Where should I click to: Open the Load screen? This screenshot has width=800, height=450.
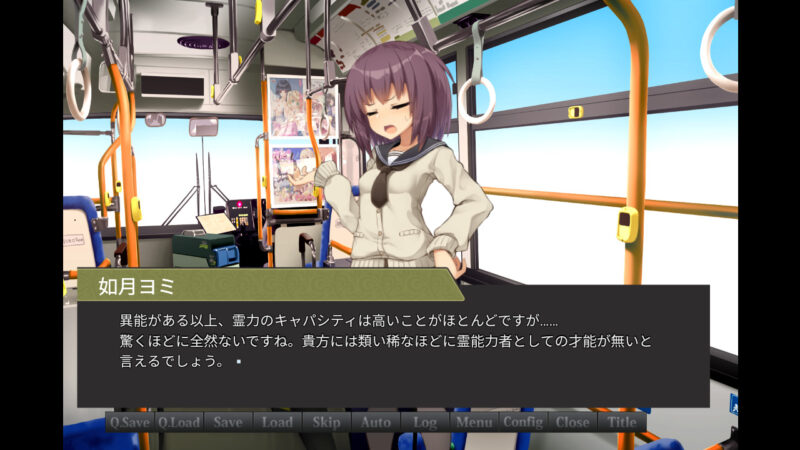point(277,422)
